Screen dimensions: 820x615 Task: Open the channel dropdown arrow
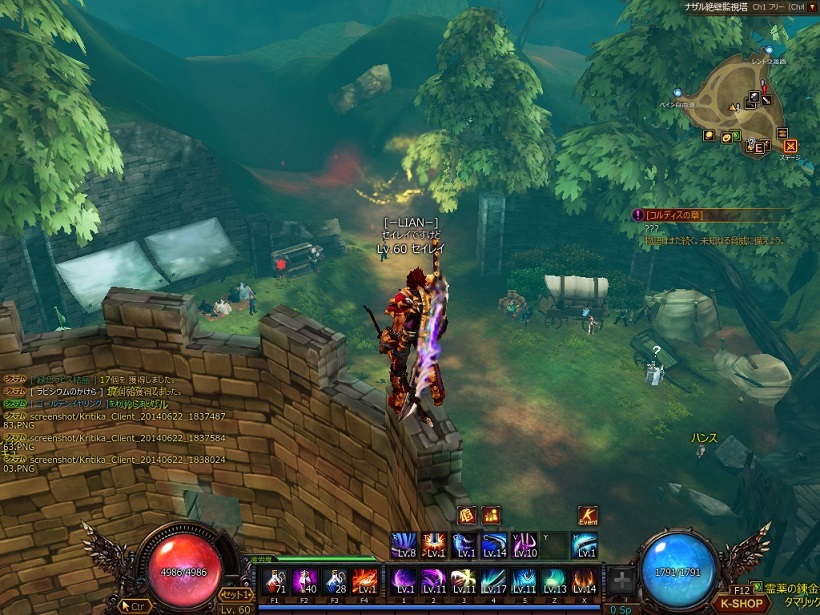point(812,7)
